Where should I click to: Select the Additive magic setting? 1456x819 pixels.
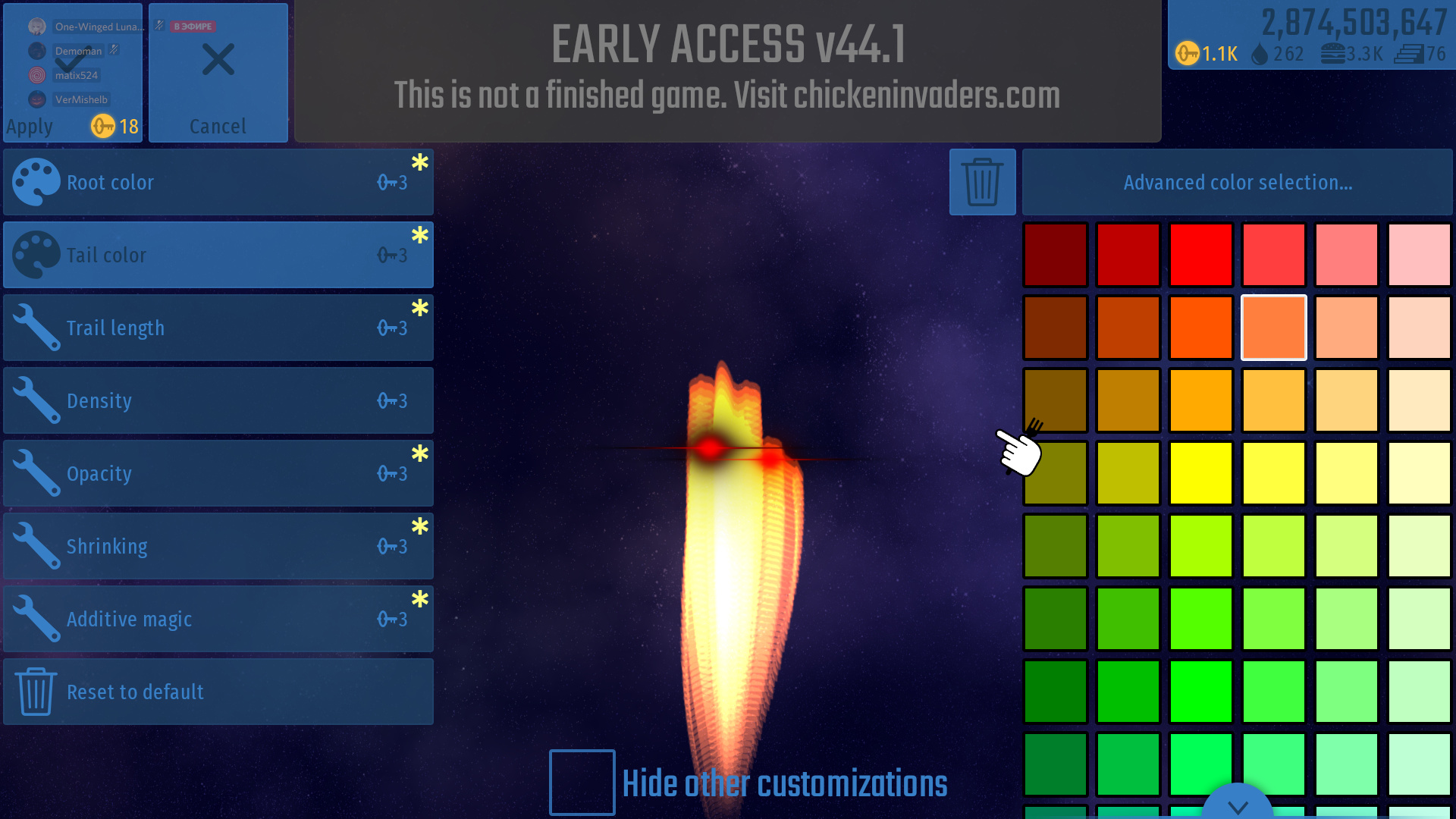(218, 619)
